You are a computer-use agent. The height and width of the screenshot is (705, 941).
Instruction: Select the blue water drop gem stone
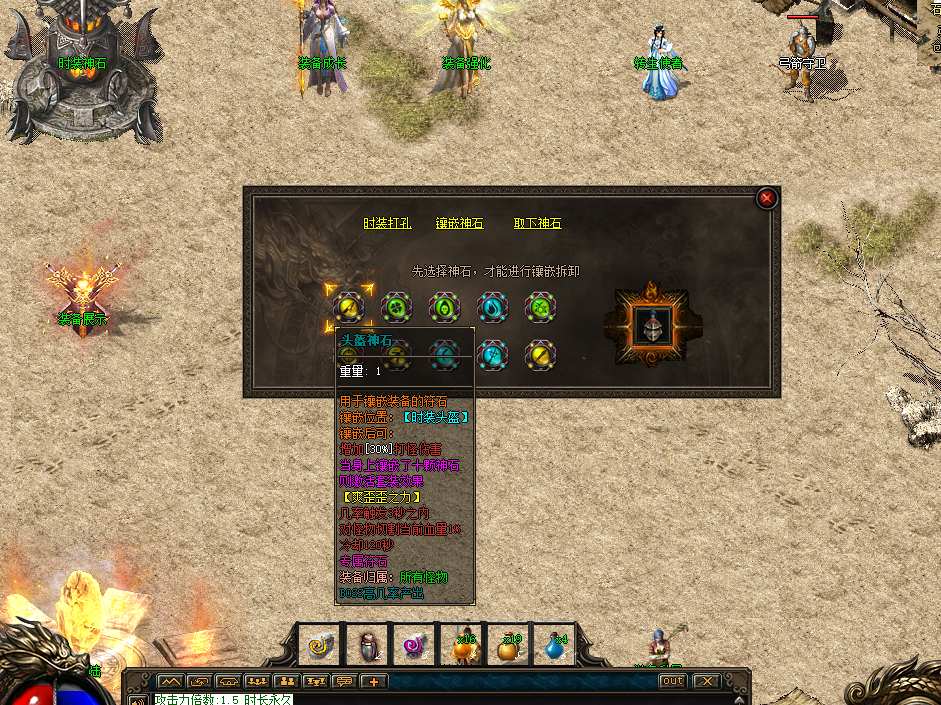(492, 307)
